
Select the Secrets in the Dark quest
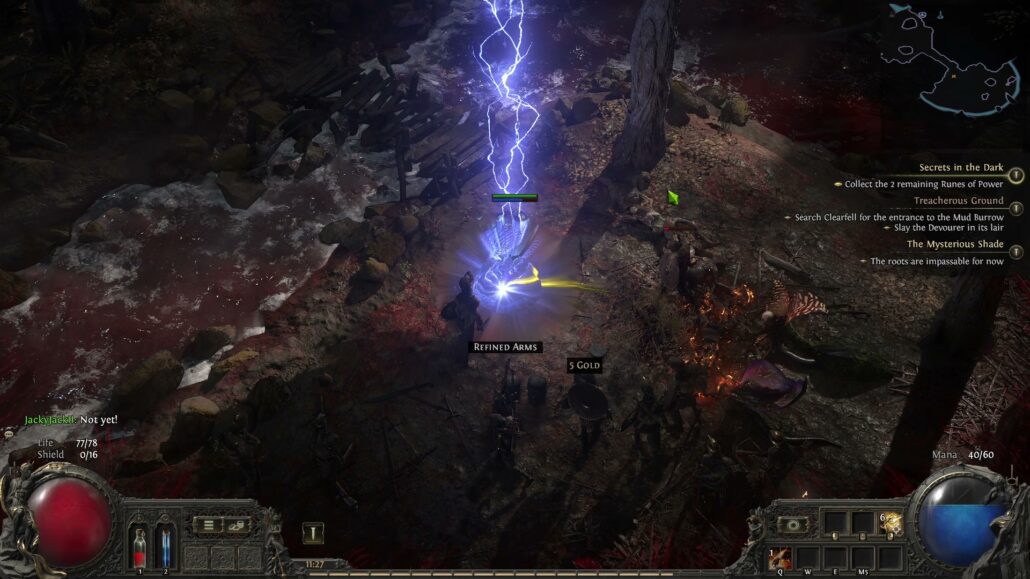[963, 168]
